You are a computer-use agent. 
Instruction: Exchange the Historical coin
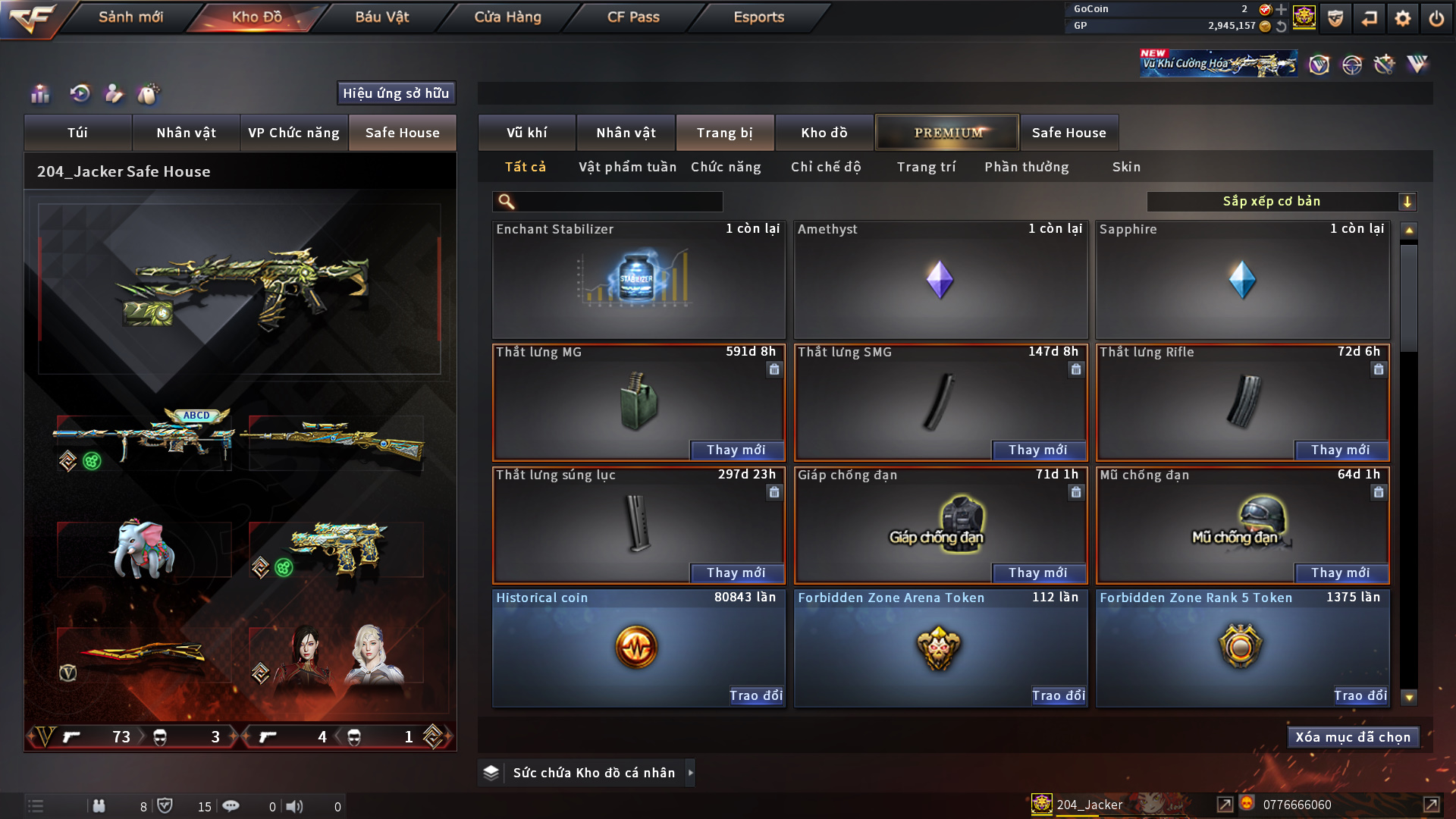755,695
